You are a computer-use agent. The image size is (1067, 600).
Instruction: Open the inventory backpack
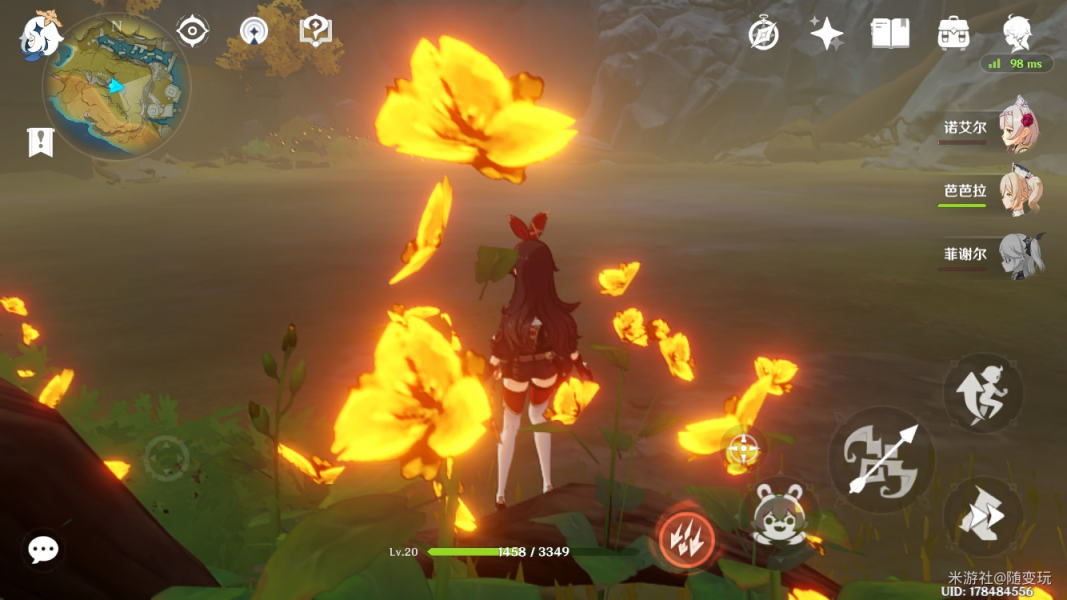pos(954,34)
